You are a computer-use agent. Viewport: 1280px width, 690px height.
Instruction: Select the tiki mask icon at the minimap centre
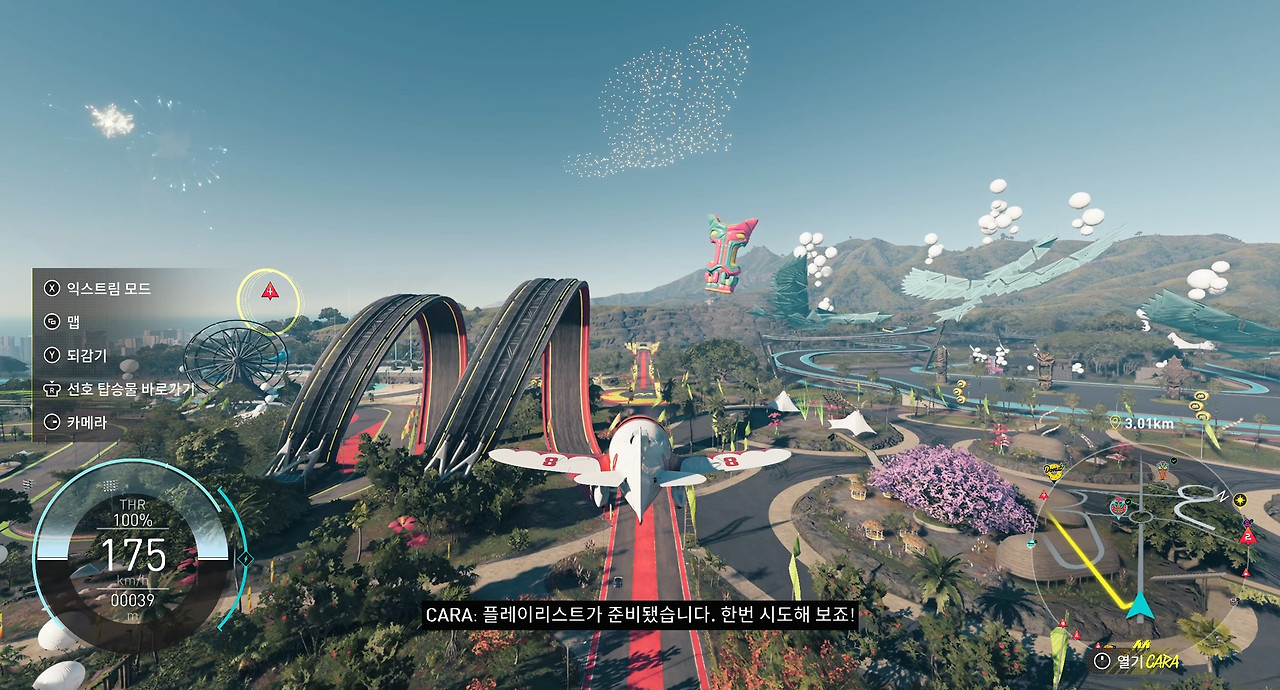1119,505
